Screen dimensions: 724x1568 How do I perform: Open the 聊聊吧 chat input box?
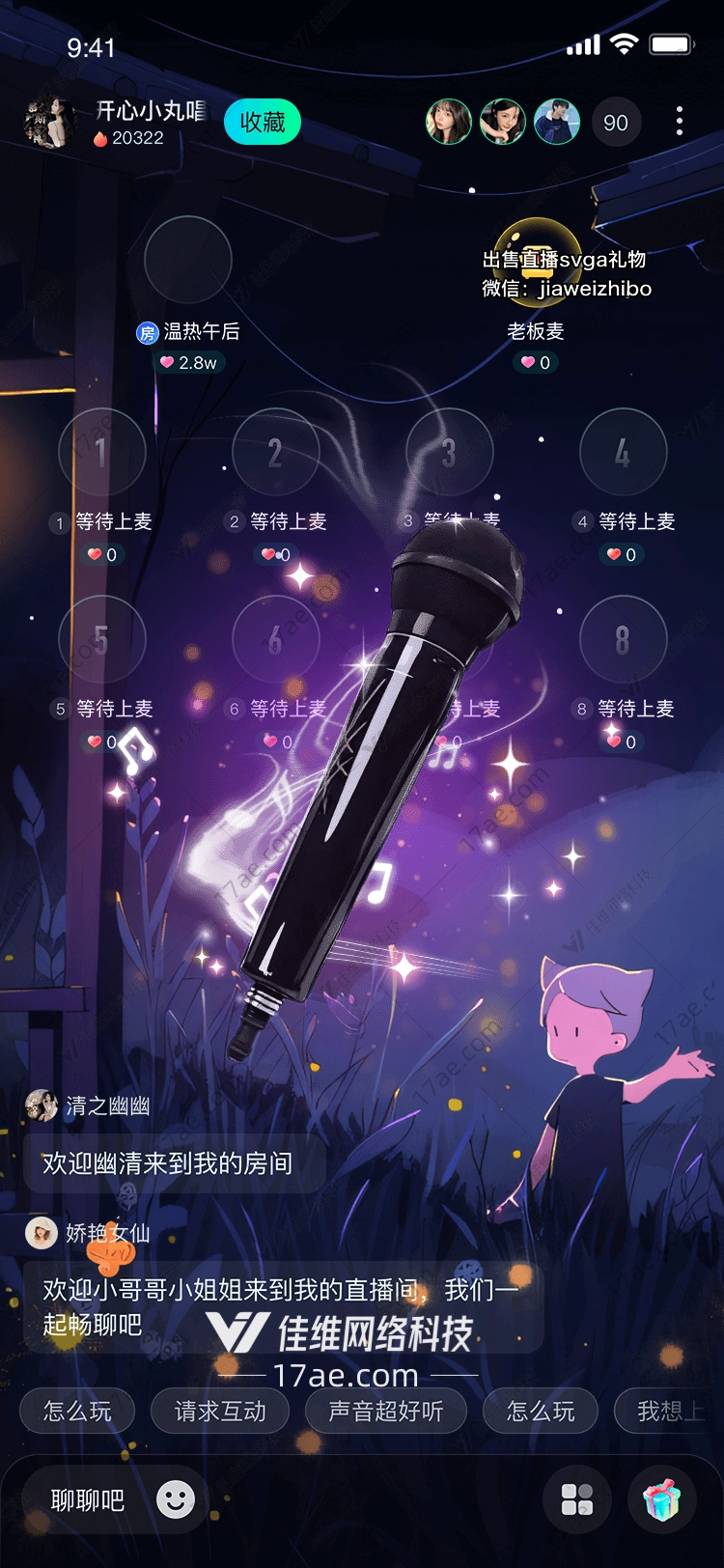click(x=88, y=1500)
